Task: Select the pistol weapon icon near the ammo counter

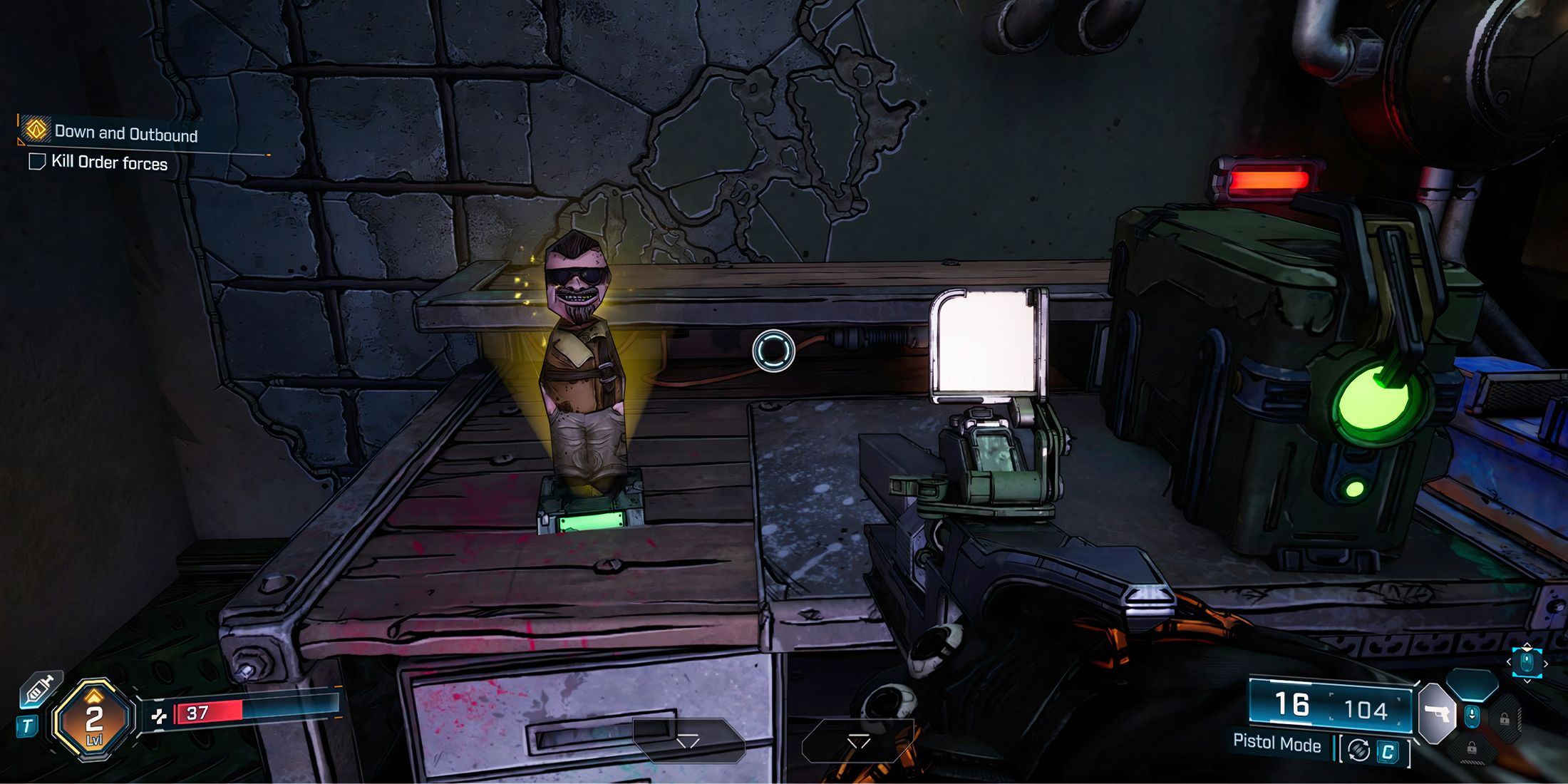Action: (1437, 713)
